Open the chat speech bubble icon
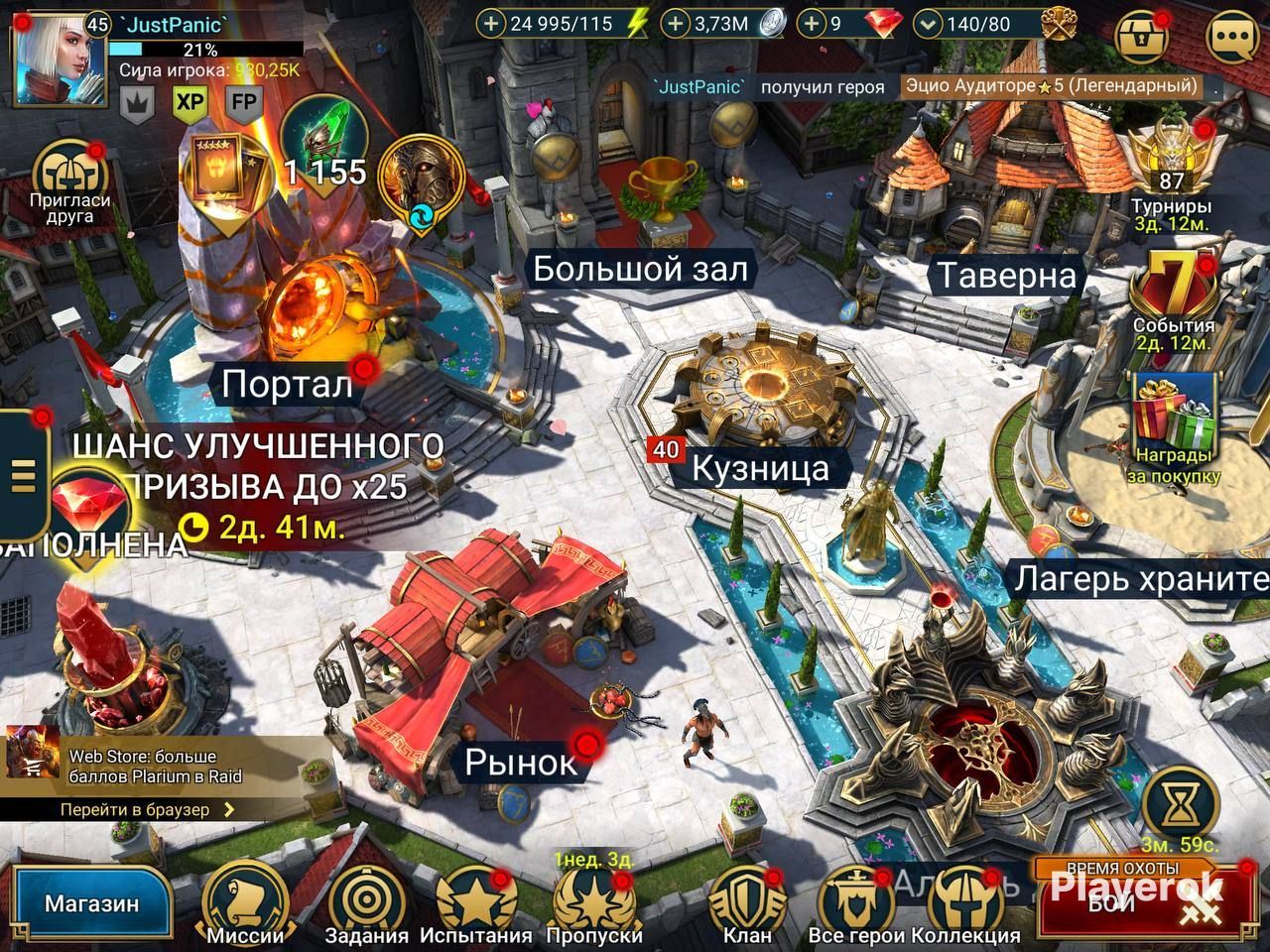 click(x=1232, y=38)
